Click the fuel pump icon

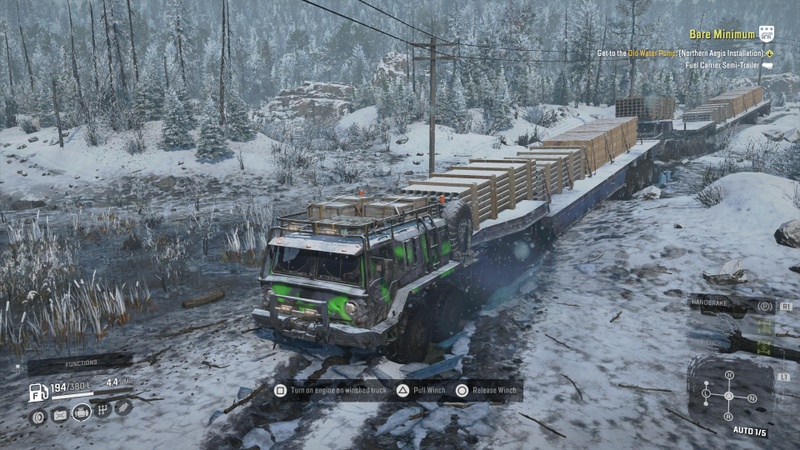click(39, 392)
